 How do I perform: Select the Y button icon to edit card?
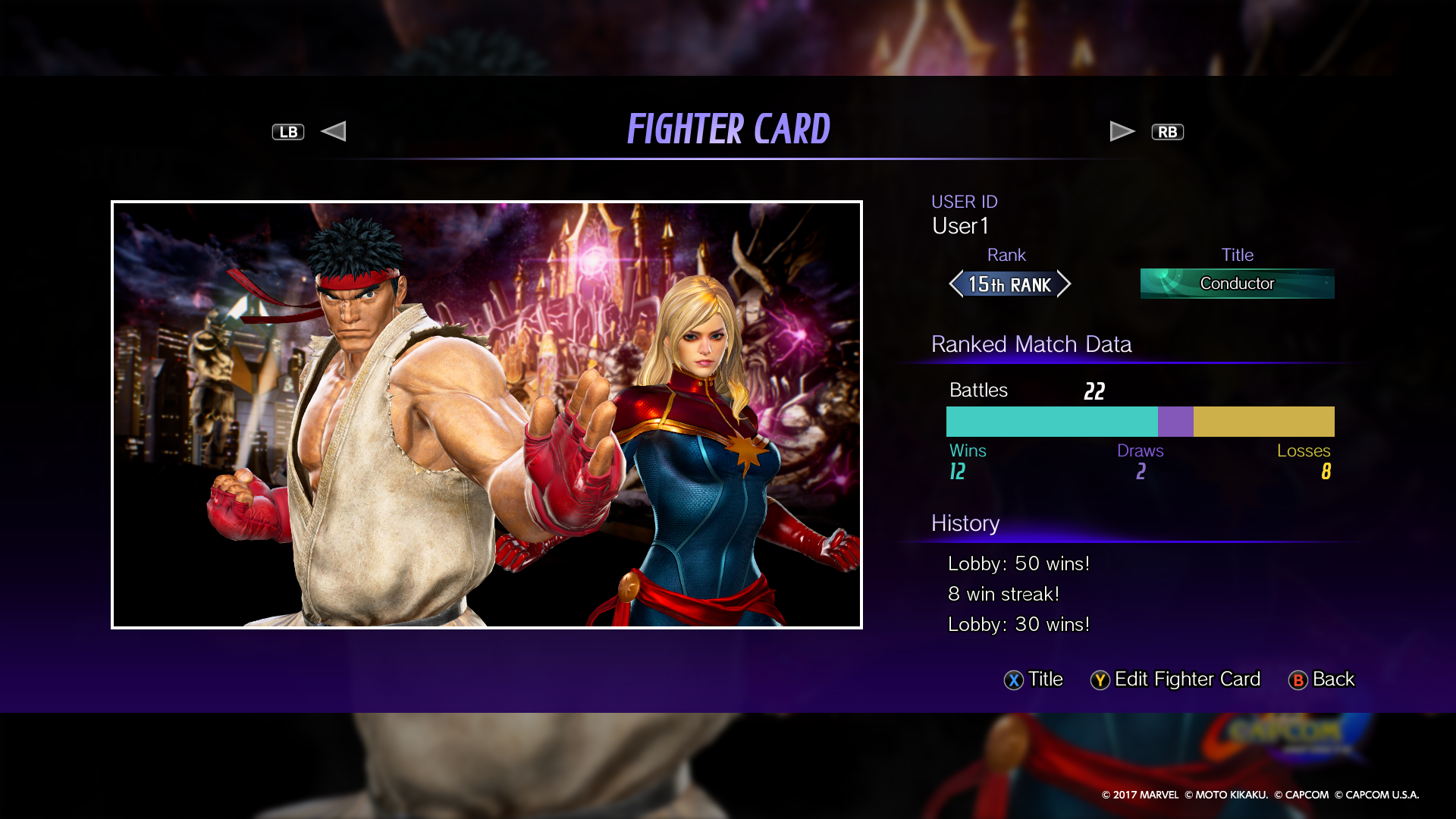click(1100, 680)
